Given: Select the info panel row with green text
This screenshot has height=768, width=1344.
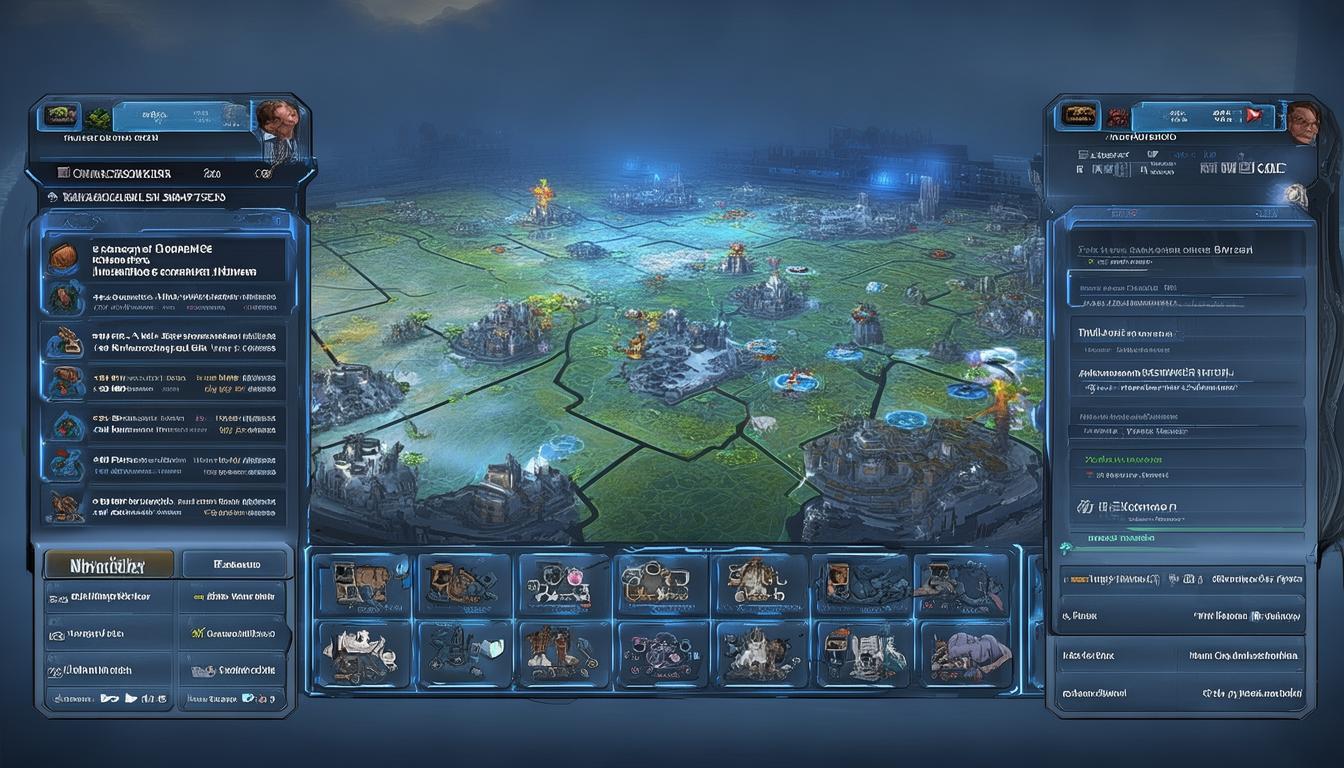Looking at the screenshot, I should pyautogui.click(x=1186, y=466).
